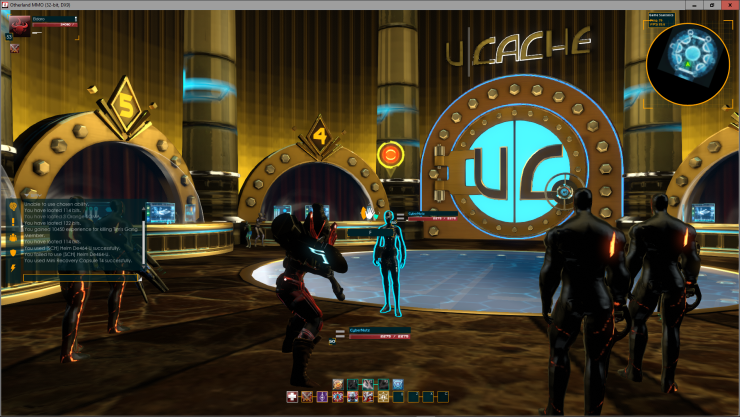This screenshot has width=740, height=417.
Task: Select the topmost chat channel icon
Action: 13,207
